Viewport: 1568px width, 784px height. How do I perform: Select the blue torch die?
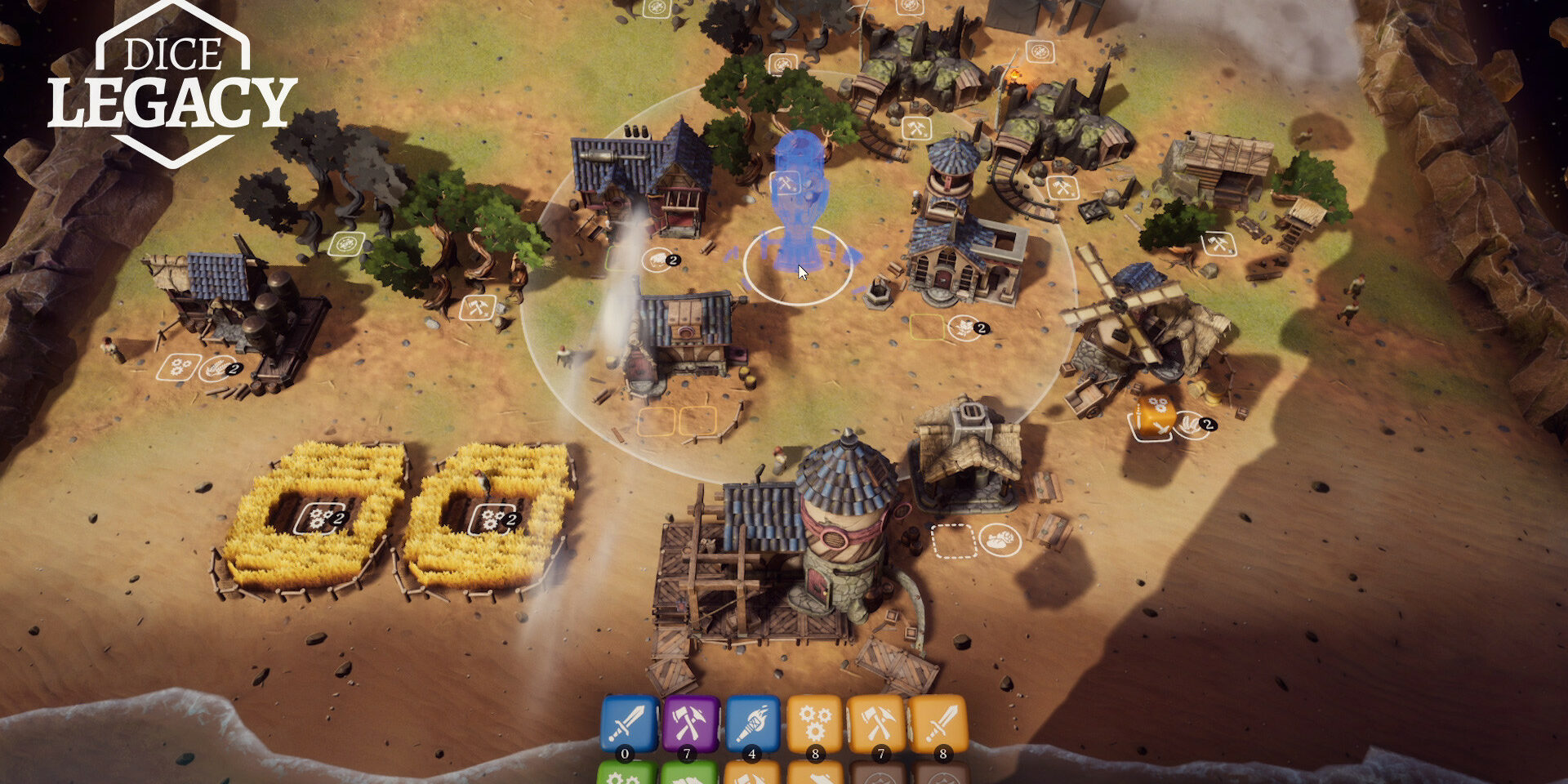[752, 722]
